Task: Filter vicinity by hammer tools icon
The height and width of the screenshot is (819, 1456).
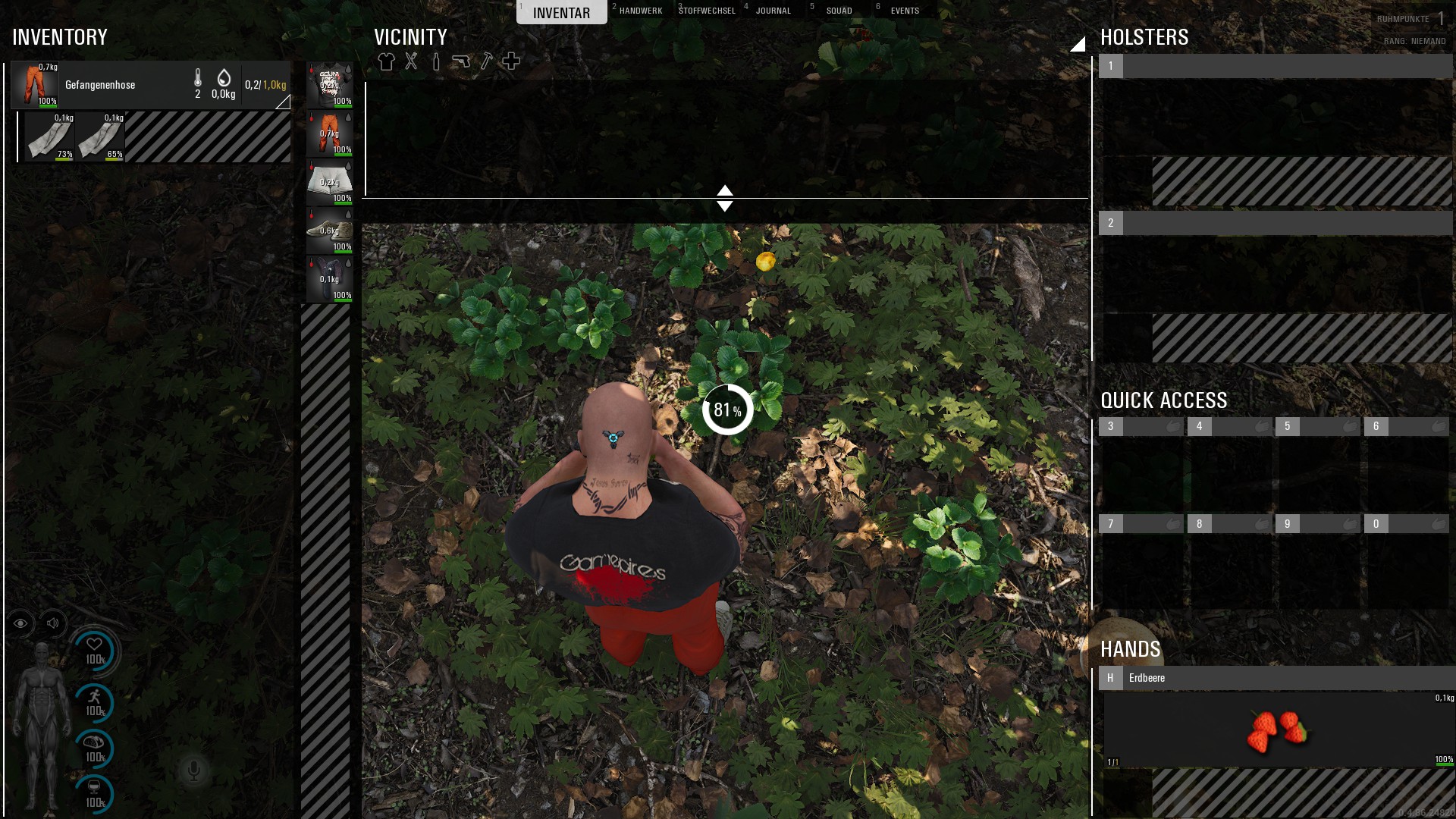Action: tap(486, 61)
